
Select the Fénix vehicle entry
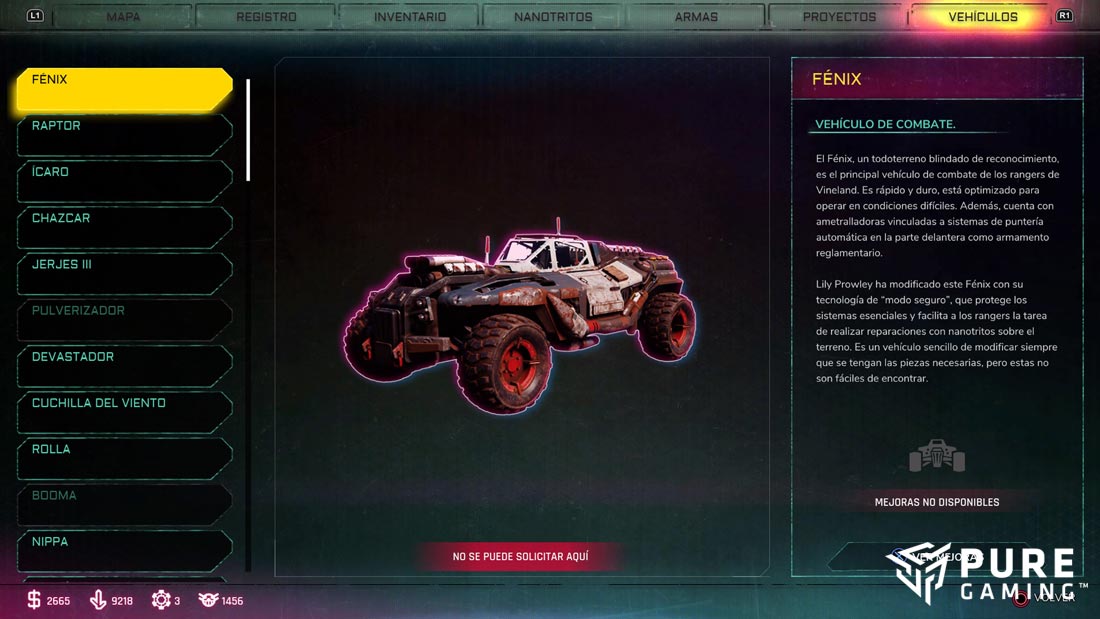(x=124, y=89)
